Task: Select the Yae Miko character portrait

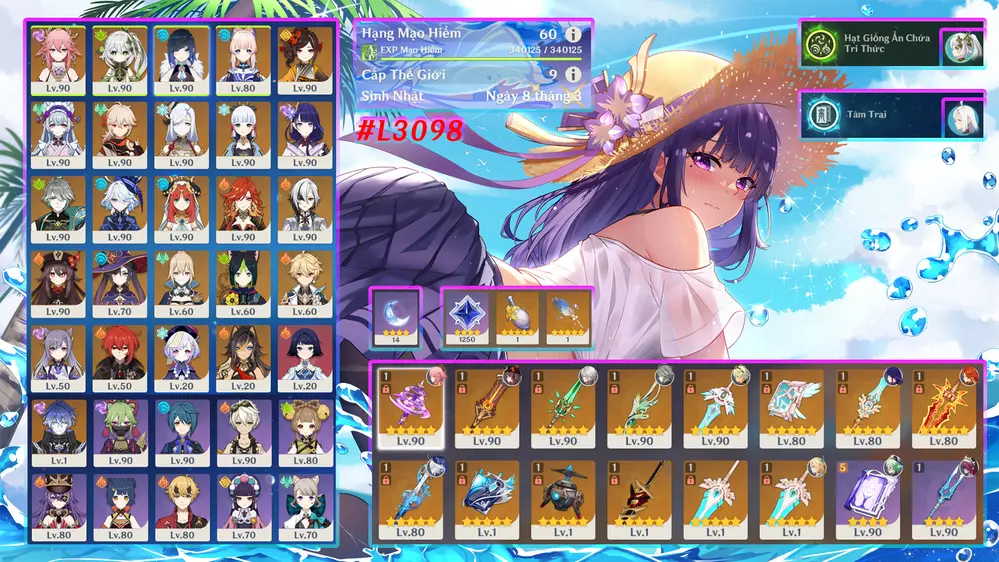Action: pos(57,59)
